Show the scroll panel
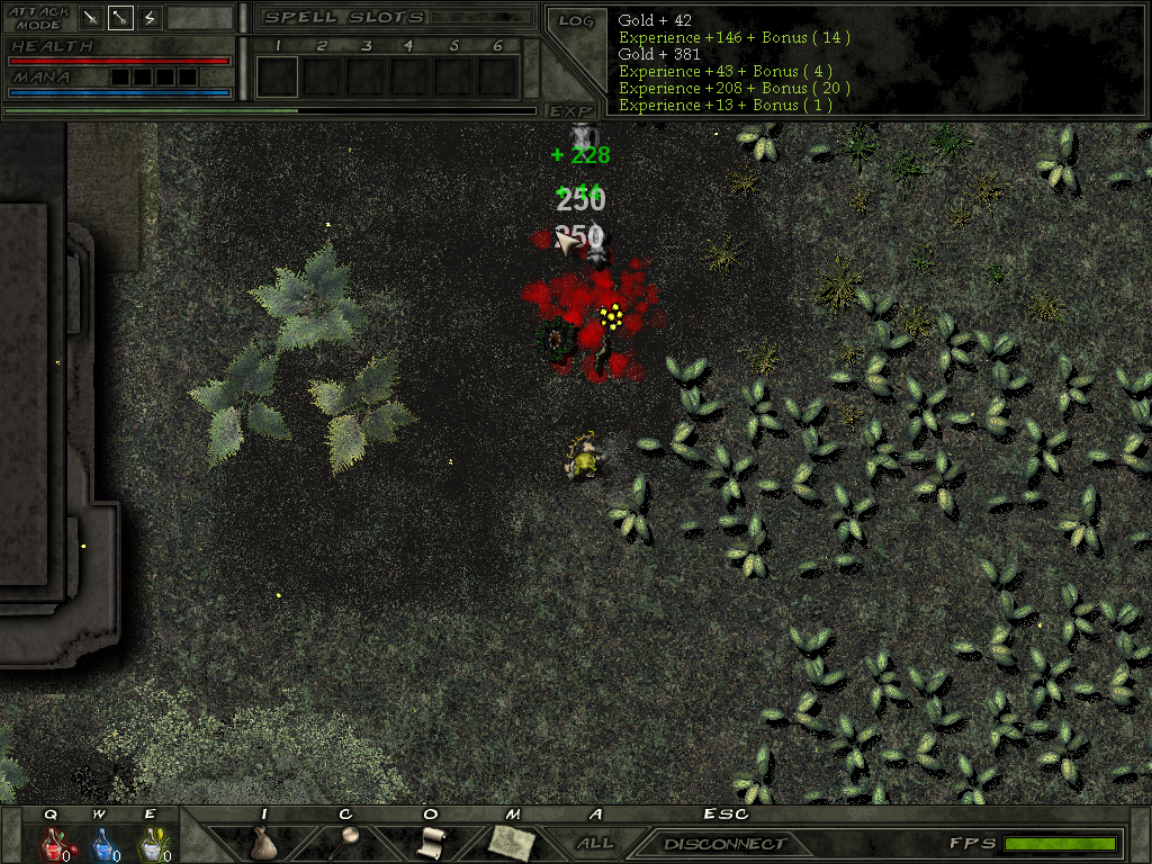This screenshot has height=864, width=1152. 430,842
